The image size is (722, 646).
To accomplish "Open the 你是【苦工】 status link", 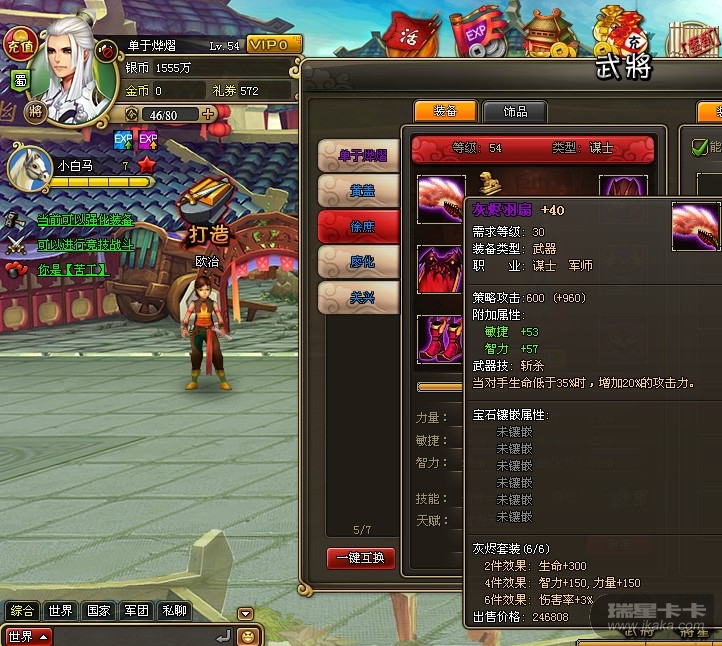I will coord(72,270).
